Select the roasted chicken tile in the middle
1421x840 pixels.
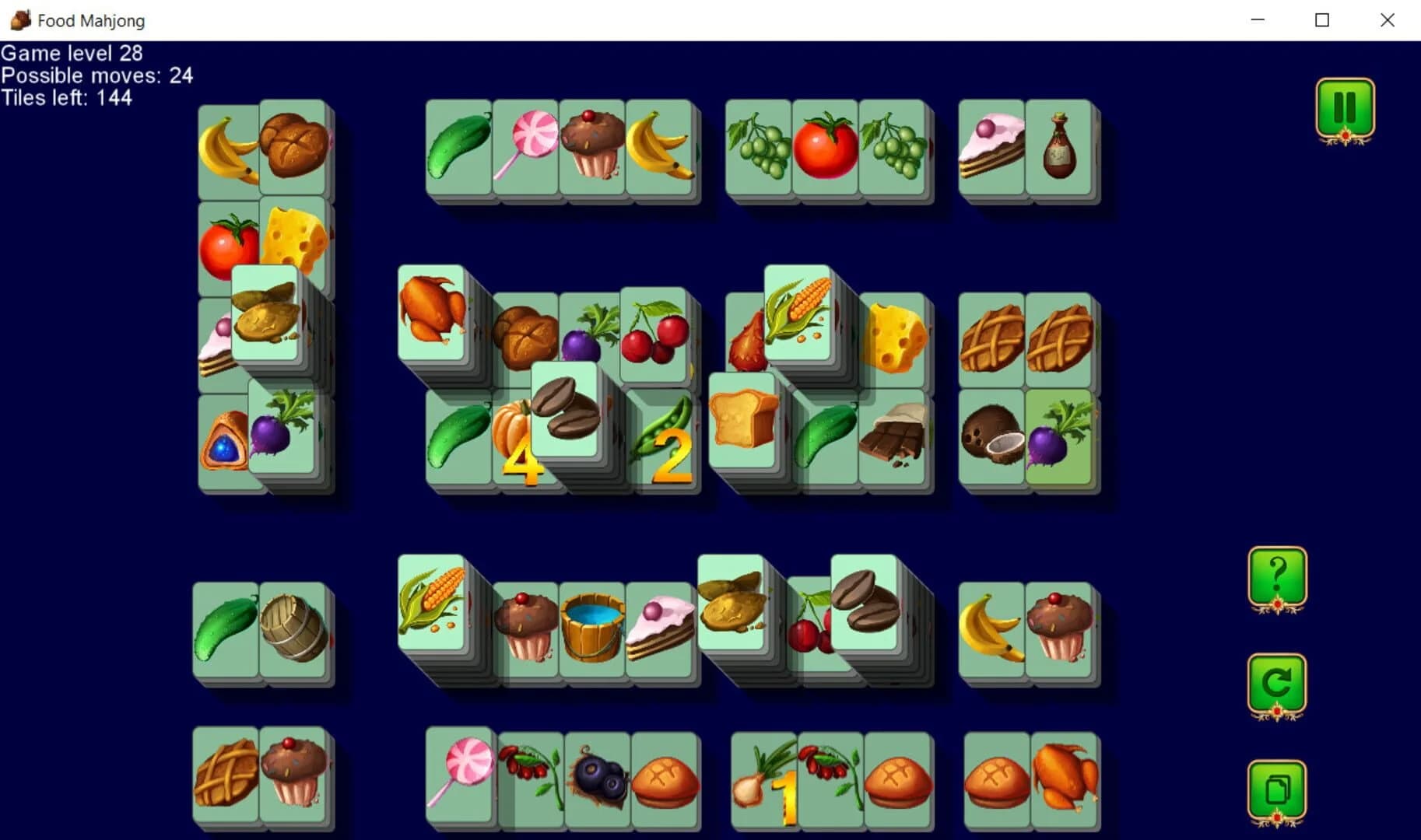[433, 311]
